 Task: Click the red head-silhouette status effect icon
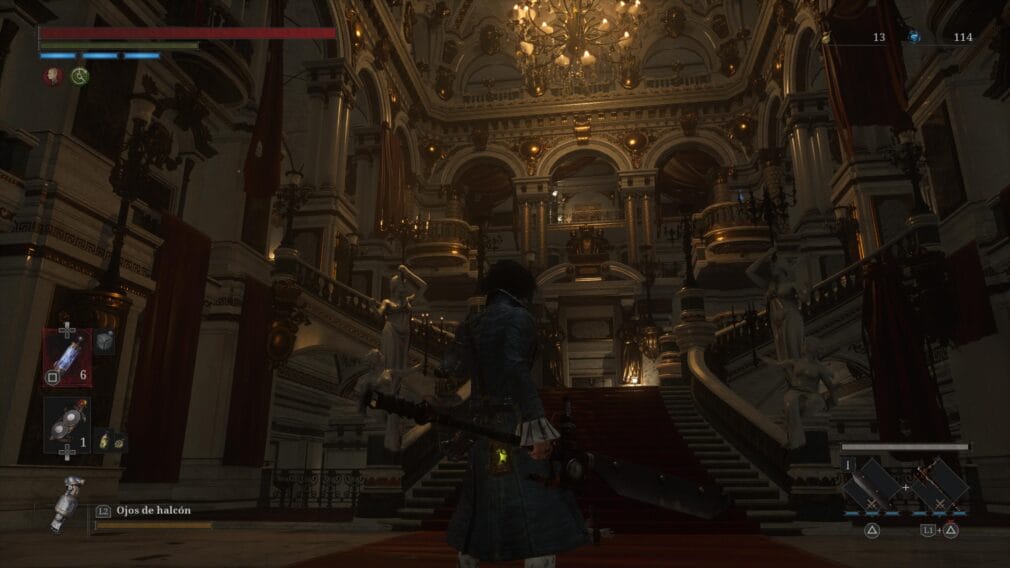pos(51,76)
